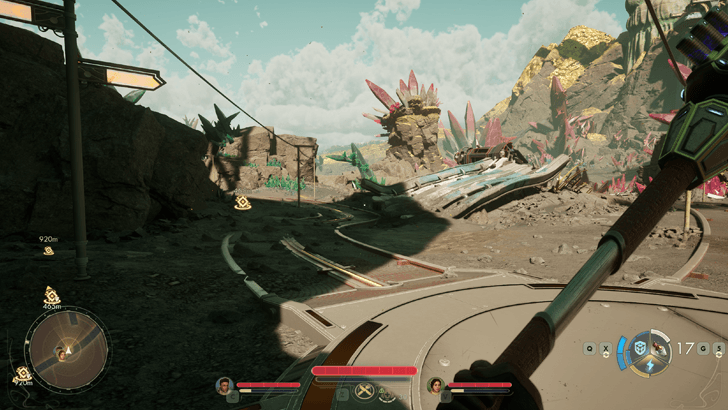Click the 465m objective marker above the minimap
This screenshot has width=728, height=410.
[52, 297]
